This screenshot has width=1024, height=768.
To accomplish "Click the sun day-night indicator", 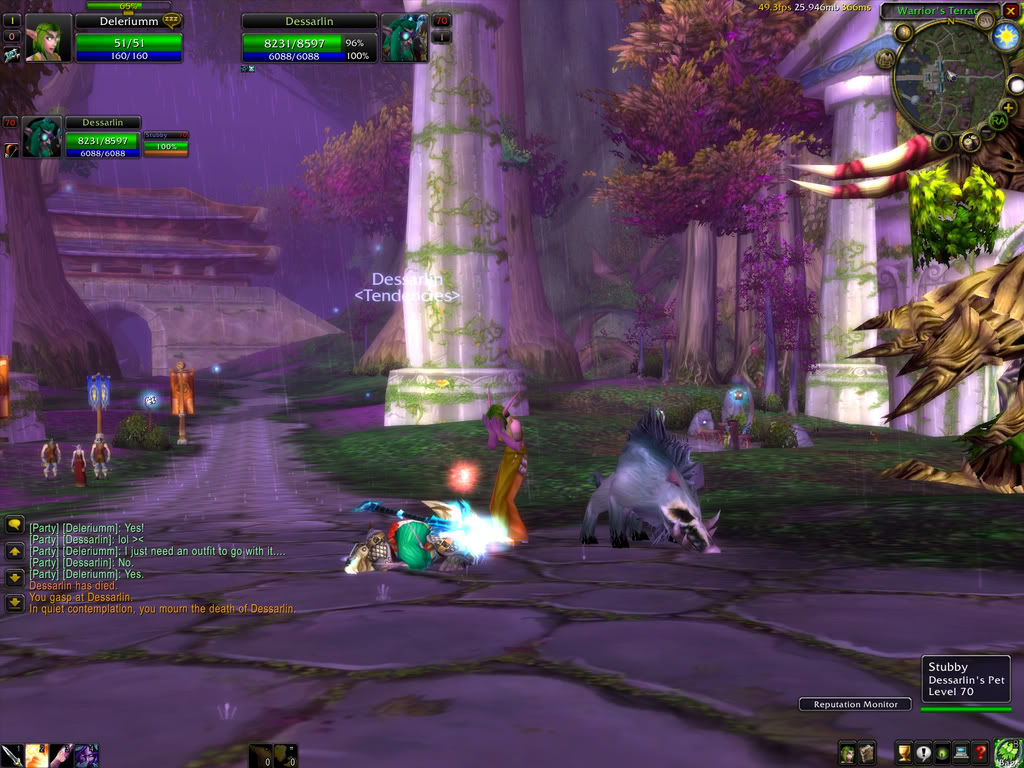I will [1005, 38].
